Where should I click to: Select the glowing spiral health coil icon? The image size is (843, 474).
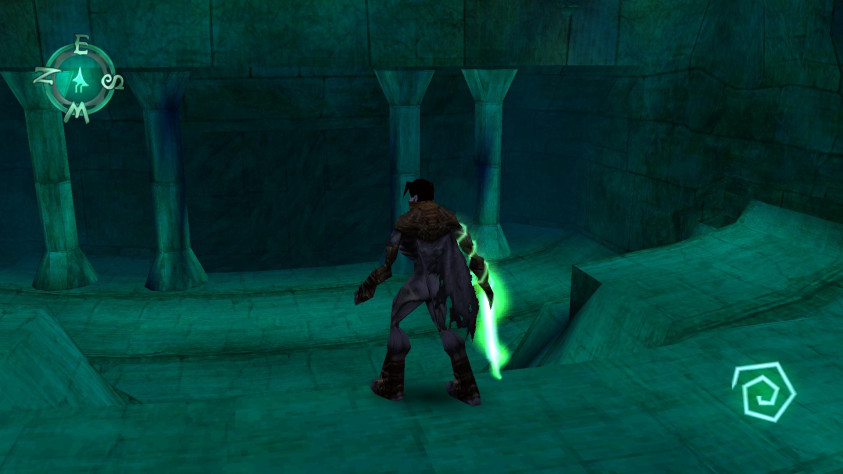[763, 392]
